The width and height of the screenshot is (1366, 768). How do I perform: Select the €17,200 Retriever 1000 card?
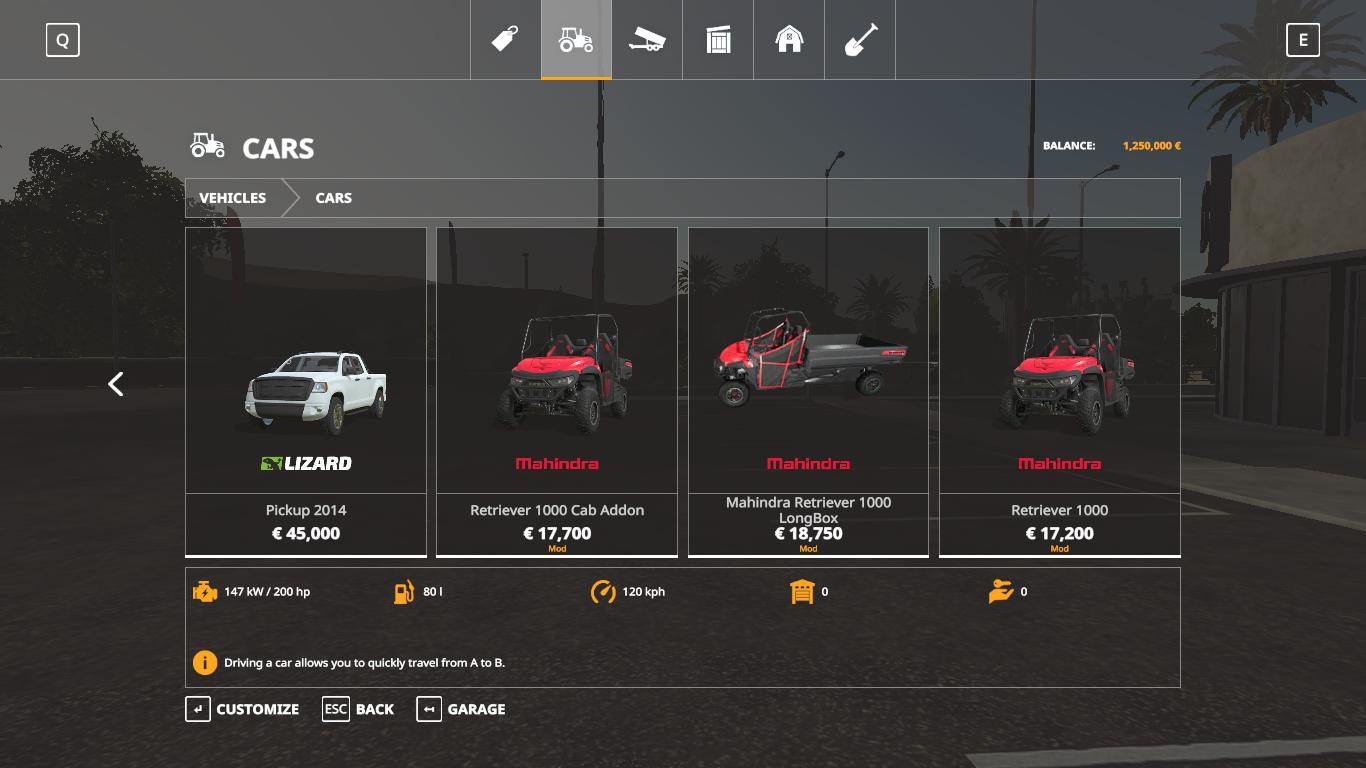[x=1059, y=392]
